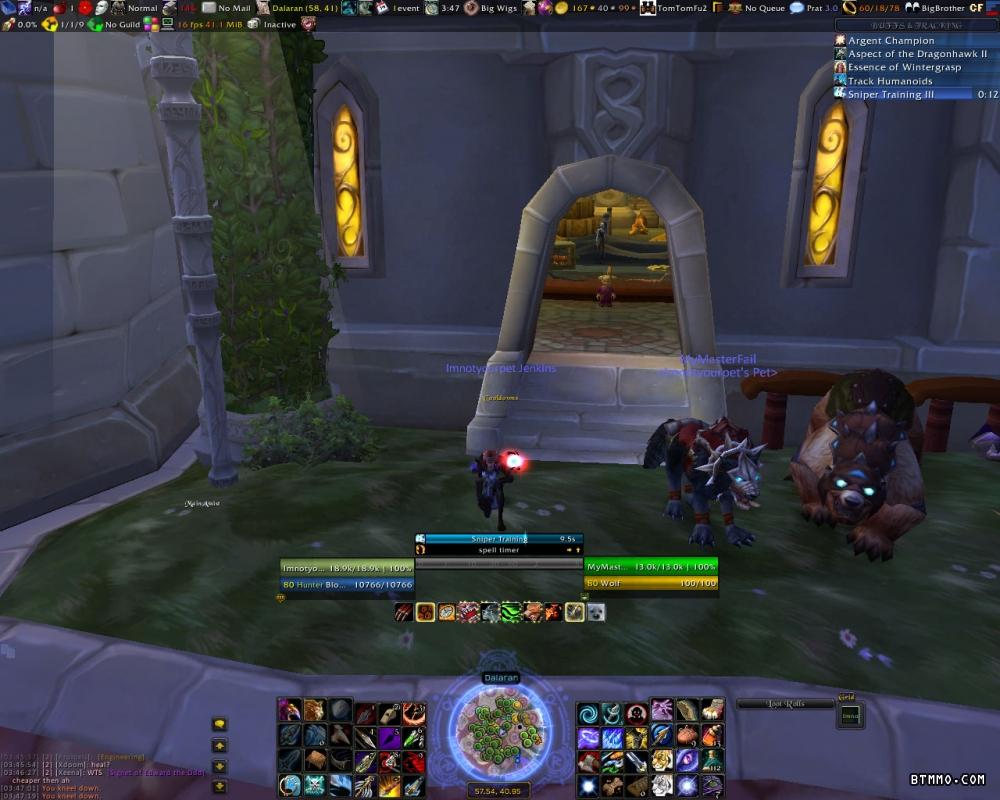Select the Track Humanoids tracking entry
1000x800 pixels.
tap(890, 81)
